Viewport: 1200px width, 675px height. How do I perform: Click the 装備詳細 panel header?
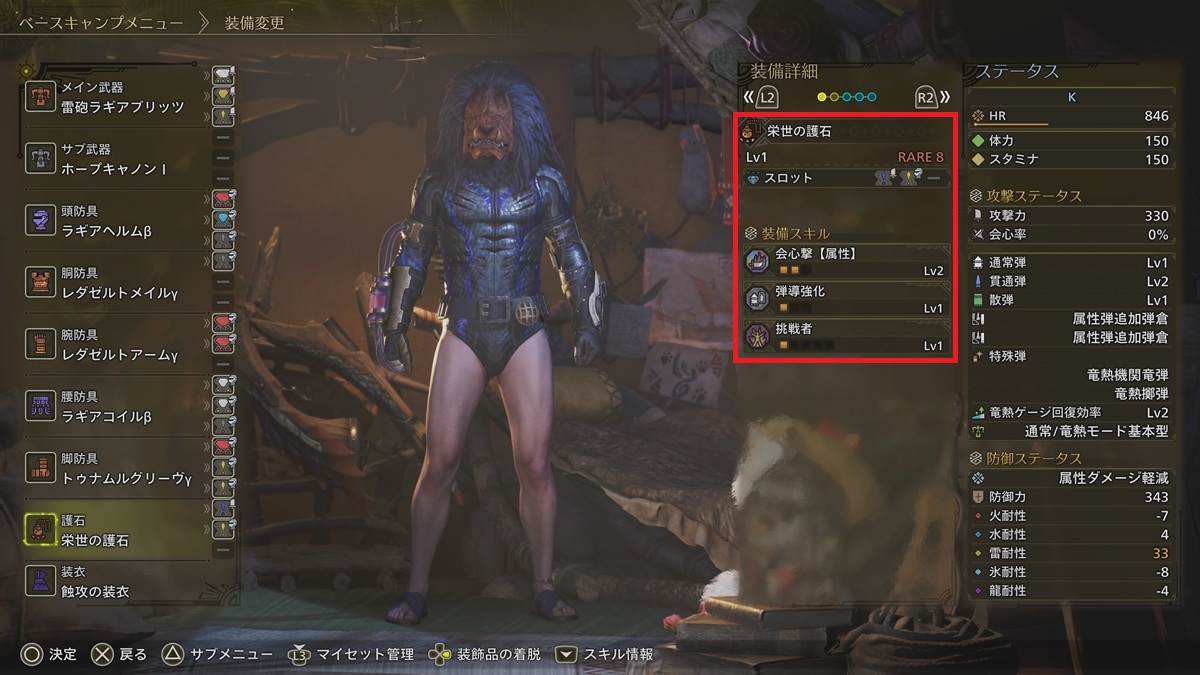pos(784,72)
